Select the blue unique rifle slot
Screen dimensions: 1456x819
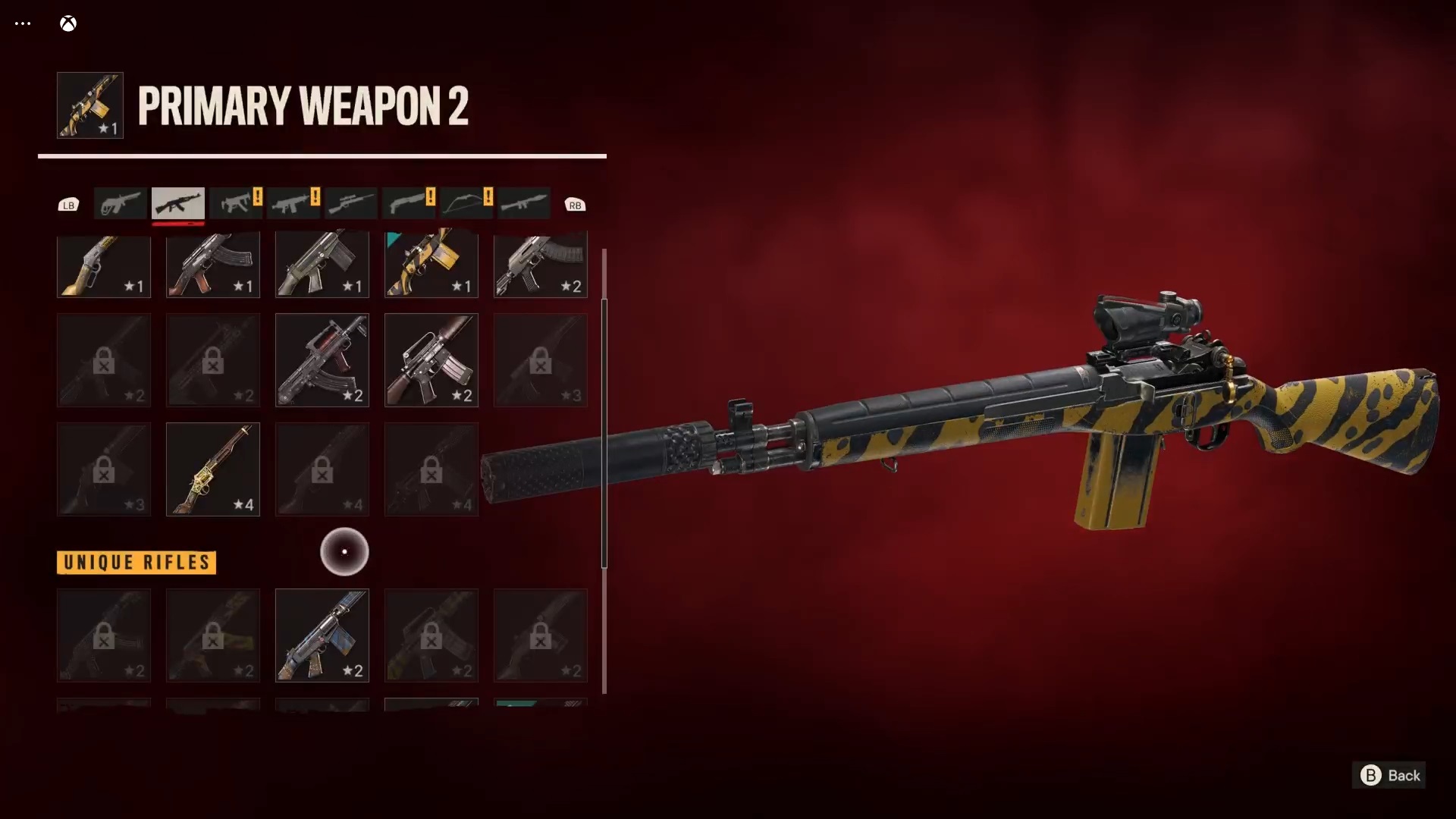coord(322,635)
